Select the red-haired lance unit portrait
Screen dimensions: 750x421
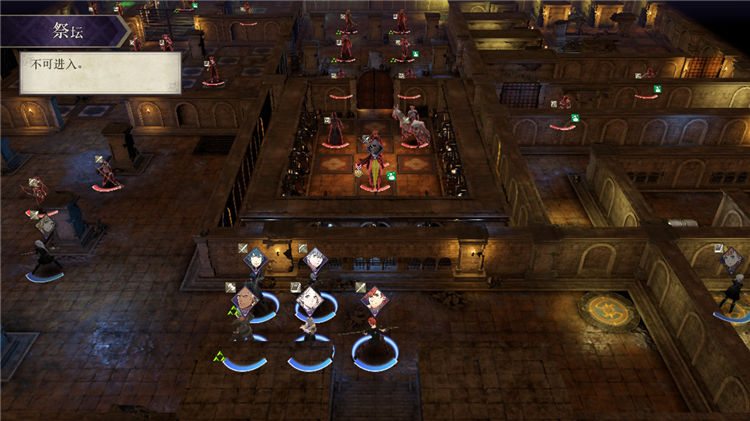(374, 299)
